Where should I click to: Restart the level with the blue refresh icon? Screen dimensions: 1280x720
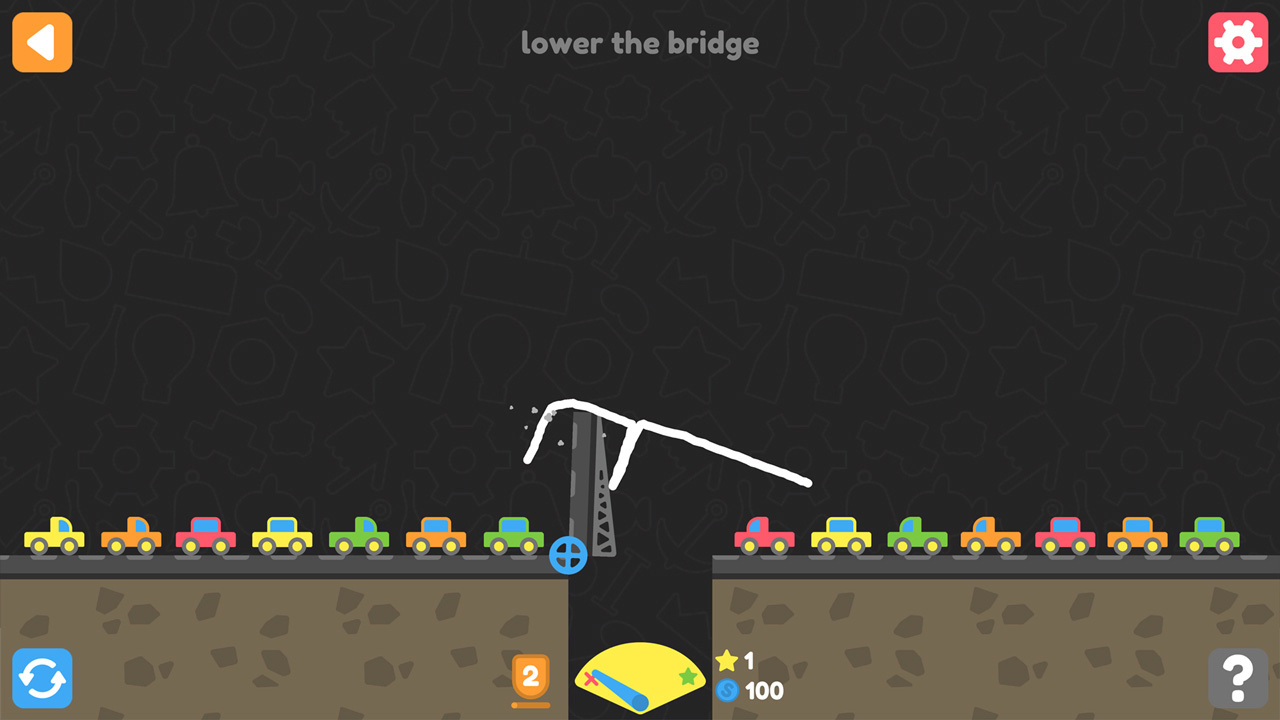click(x=42, y=678)
